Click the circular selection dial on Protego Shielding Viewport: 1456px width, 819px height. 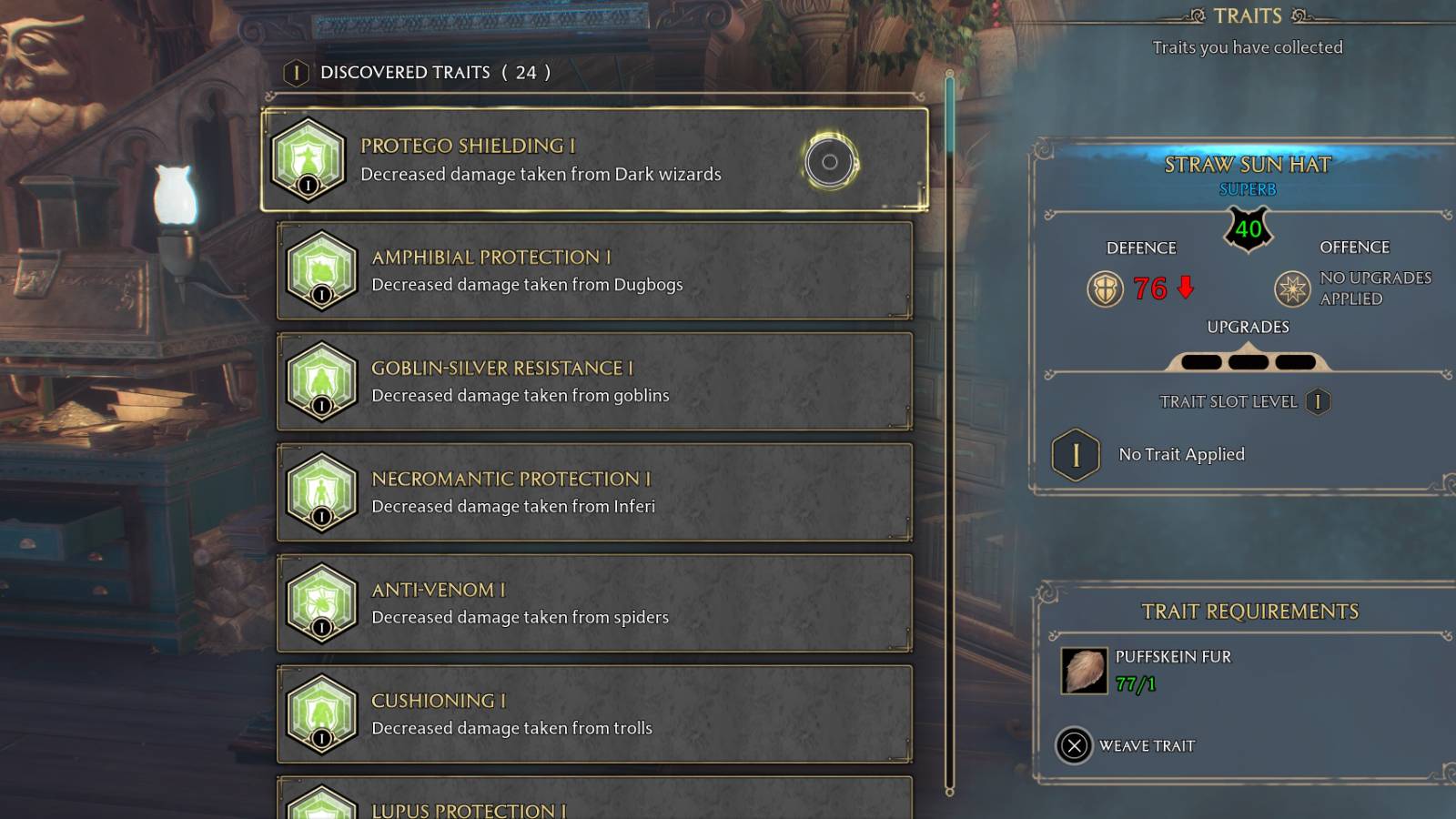pyautogui.click(x=826, y=161)
